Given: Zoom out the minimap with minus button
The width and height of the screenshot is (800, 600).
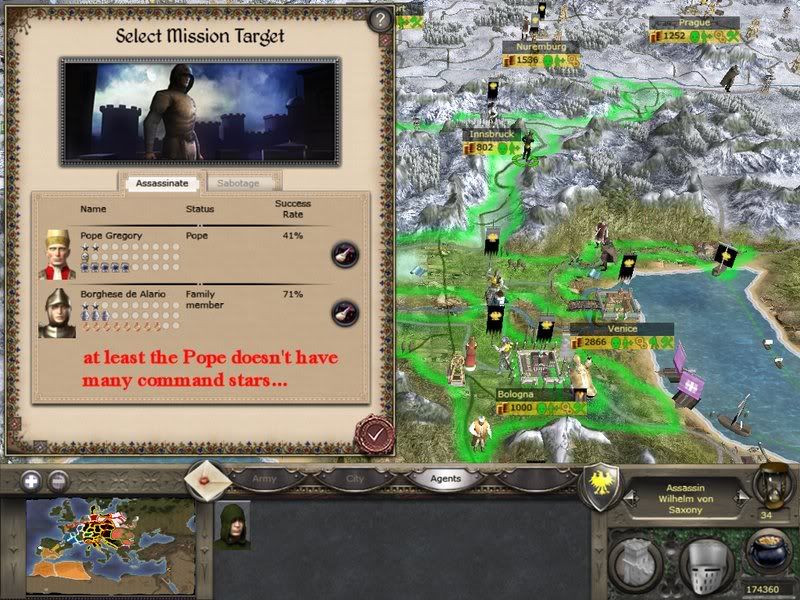Looking at the screenshot, I should coord(58,479).
